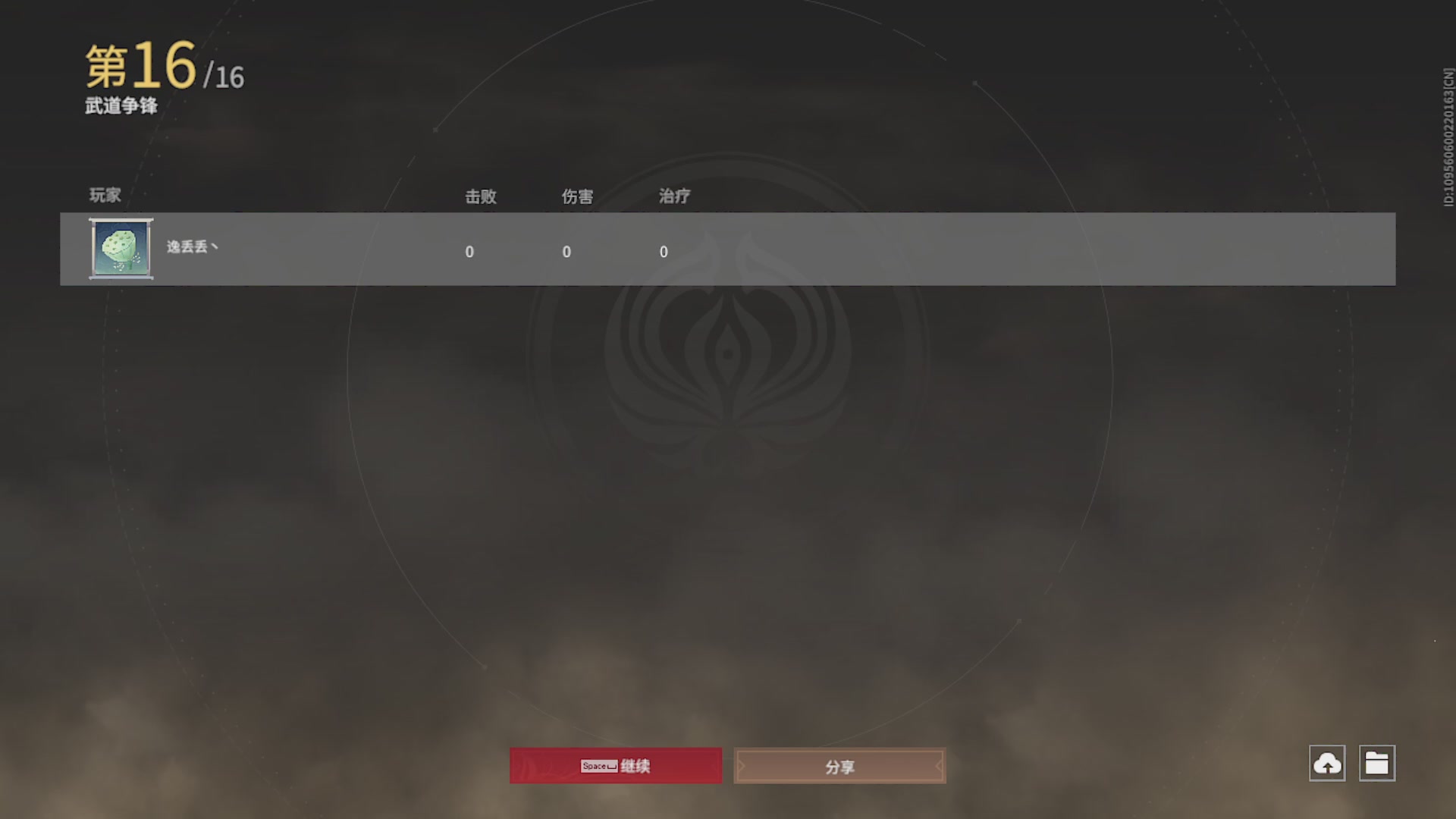Click the 击败 kills column header

[481, 196]
